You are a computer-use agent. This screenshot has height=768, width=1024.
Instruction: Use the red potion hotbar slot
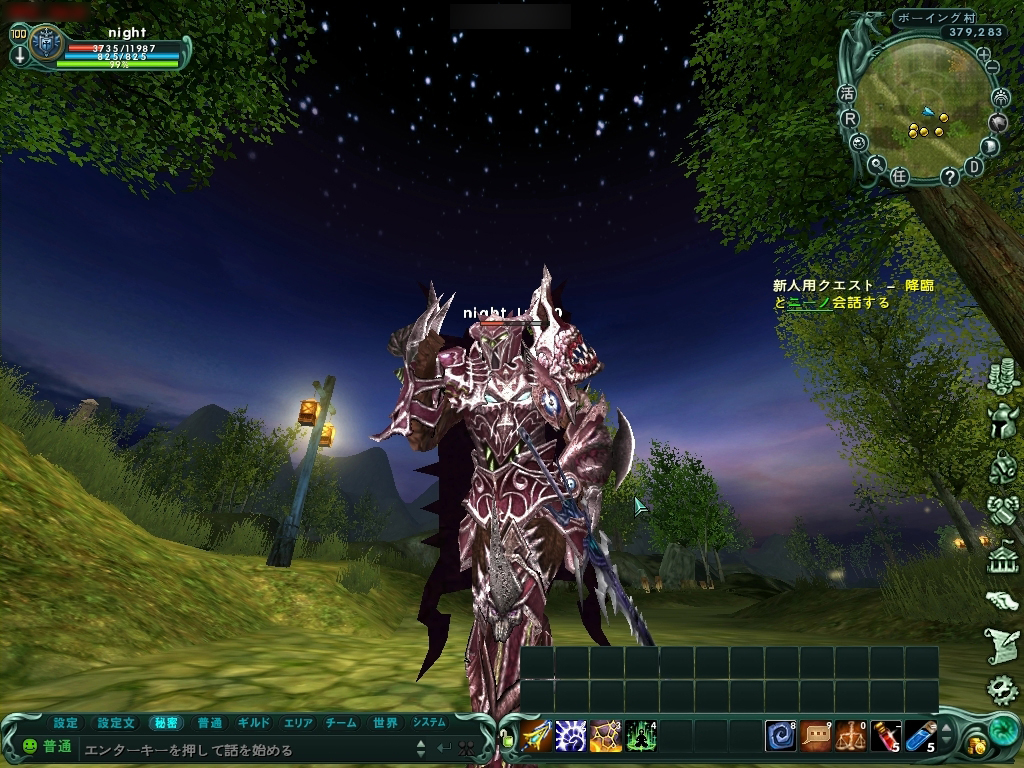coord(885,736)
